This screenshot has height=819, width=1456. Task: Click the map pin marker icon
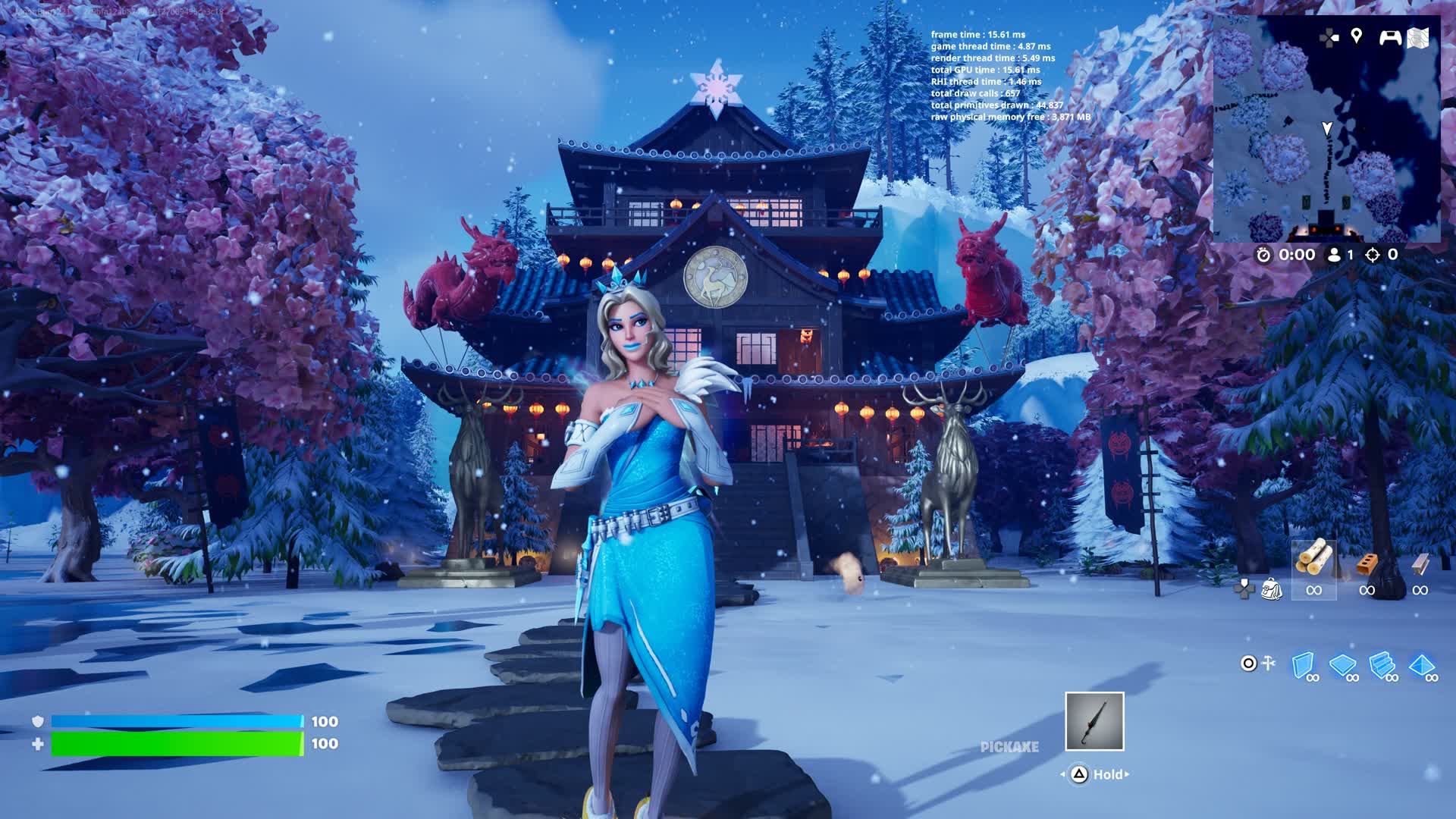coord(1357,36)
